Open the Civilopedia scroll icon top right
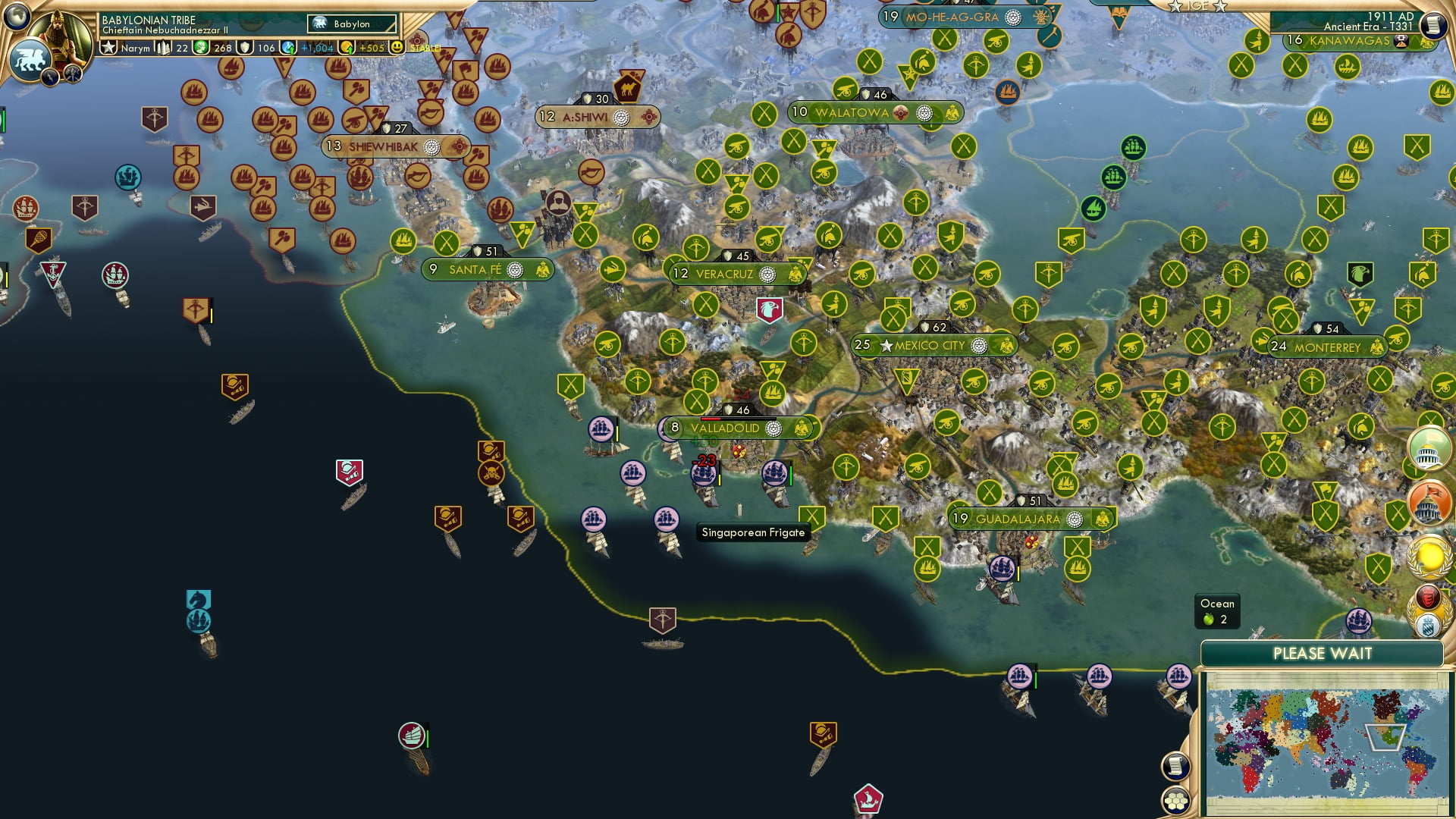Viewport: 1456px width, 819px height. tap(1433, 25)
